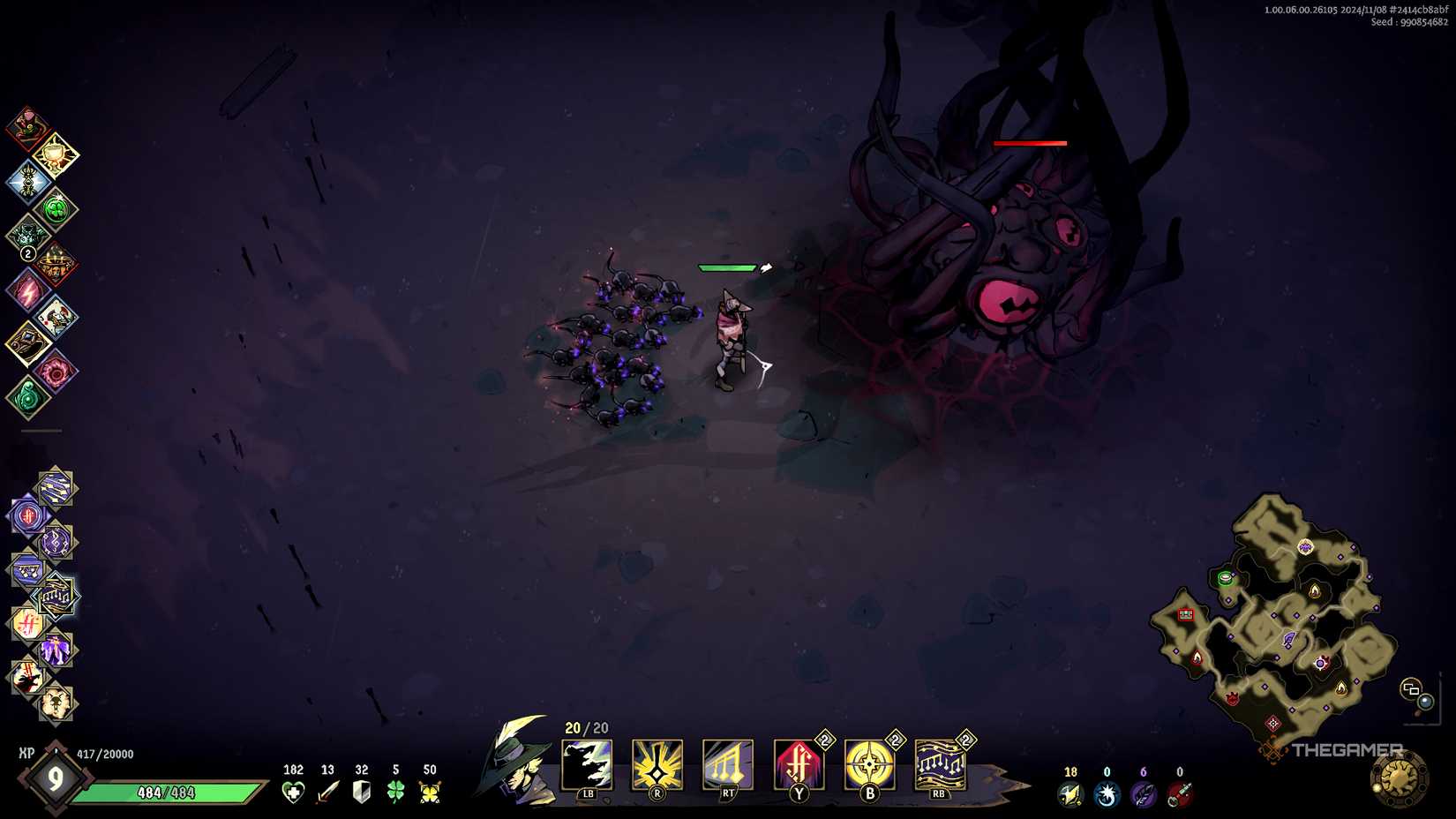
Task: Click the purple feather currency icon showing 6
Action: pos(1143,793)
